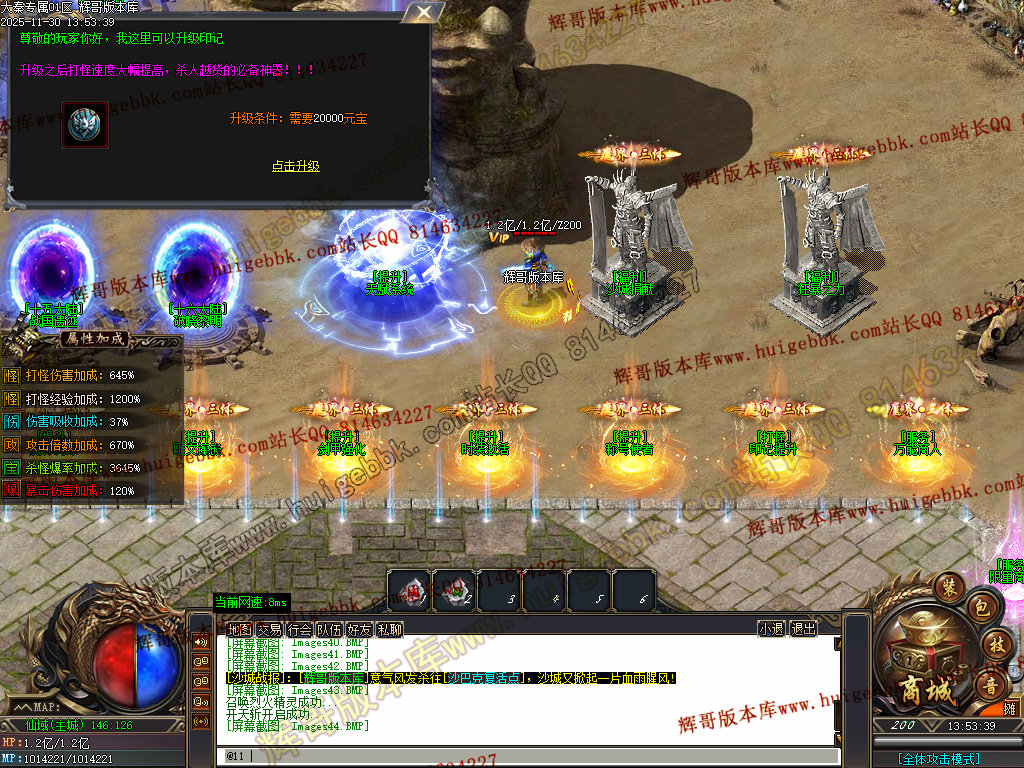The image size is (1024, 768).
Task: Open the 行会 guild tab
Action: [299, 629]
